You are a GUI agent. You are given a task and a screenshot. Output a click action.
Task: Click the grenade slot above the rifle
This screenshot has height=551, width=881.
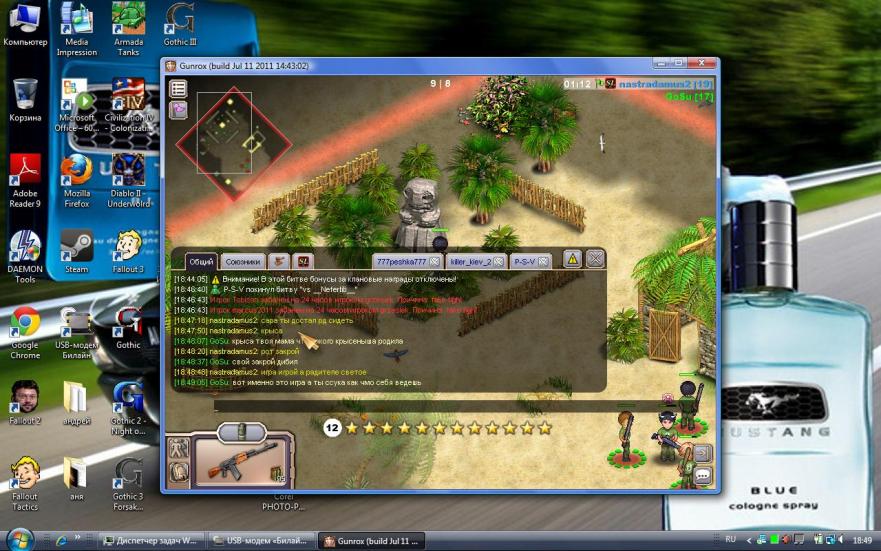[240, 432]
